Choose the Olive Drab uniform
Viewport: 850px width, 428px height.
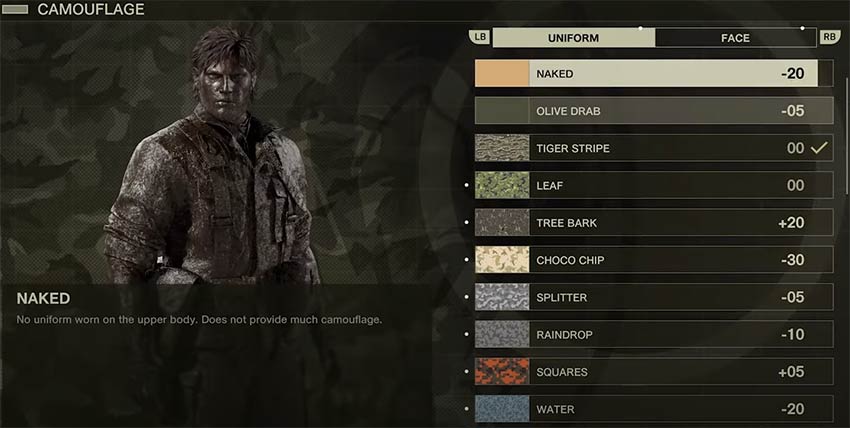[653, 110]
